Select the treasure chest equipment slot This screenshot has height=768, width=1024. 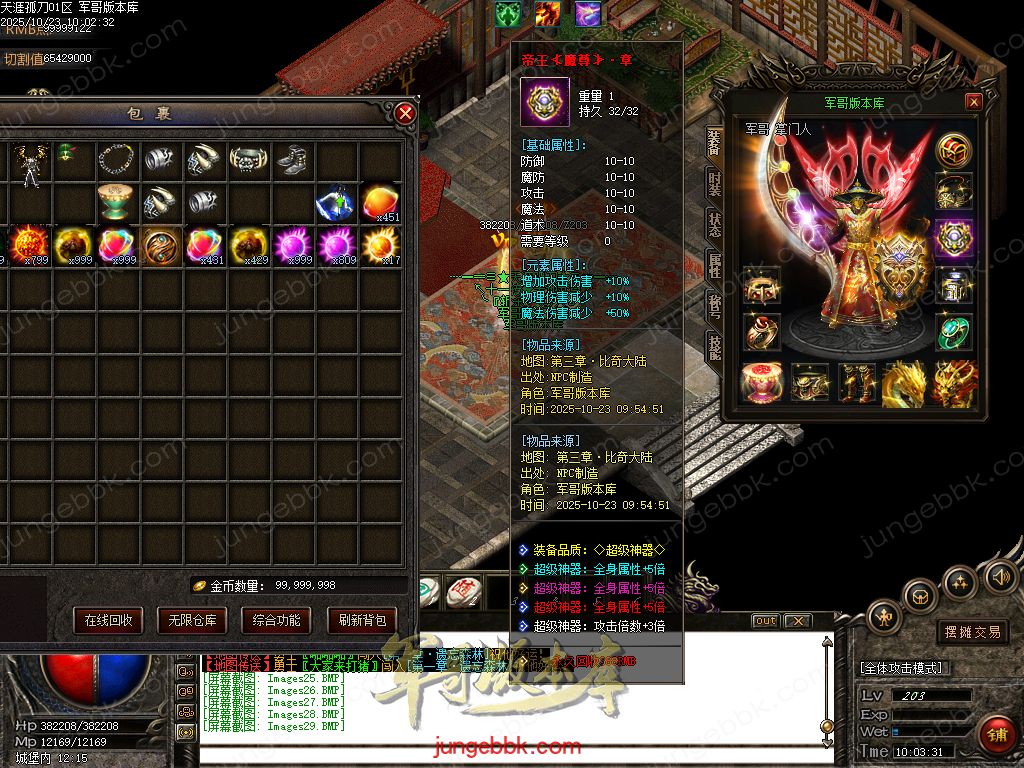tap(954, 150)
